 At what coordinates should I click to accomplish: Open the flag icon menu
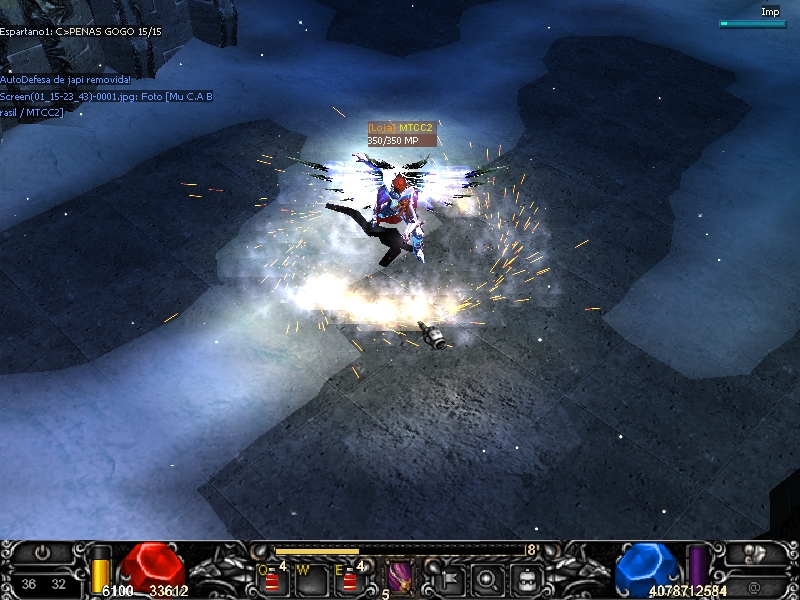pyautogui.click(x=449, y=577)
